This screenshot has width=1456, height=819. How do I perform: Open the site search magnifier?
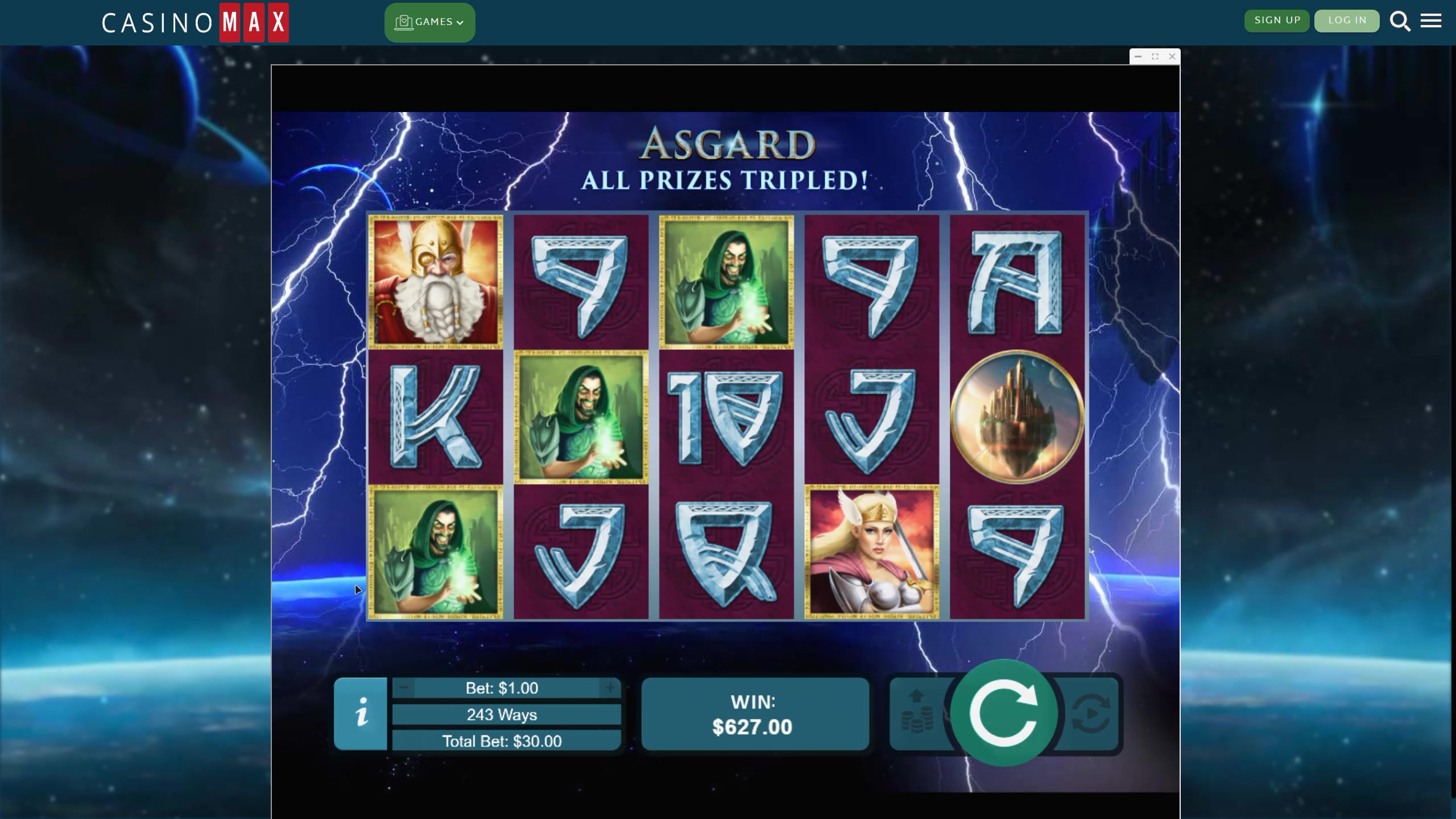[1400, 22]
